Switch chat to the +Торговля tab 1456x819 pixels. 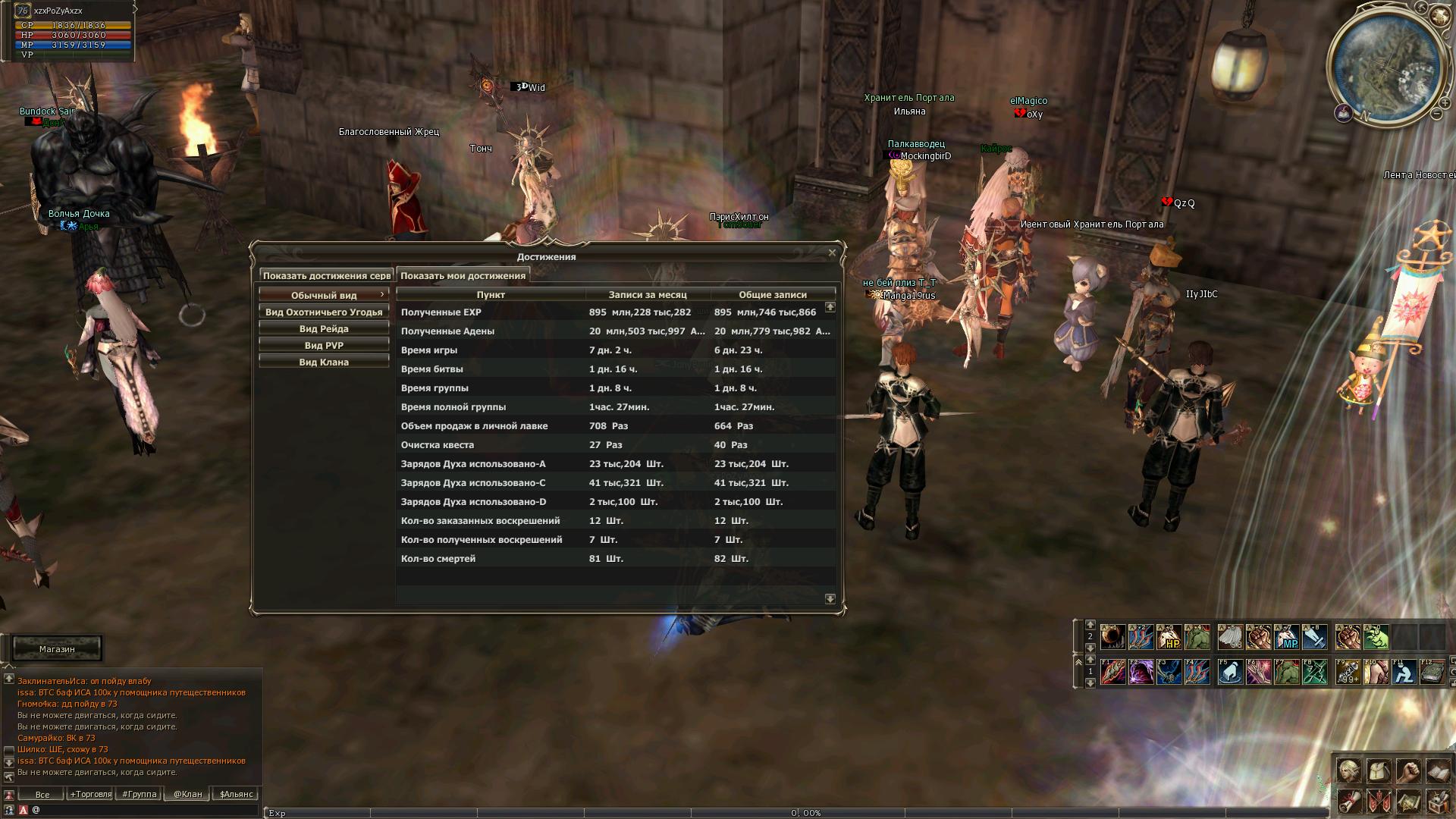(x=90, y=795)
